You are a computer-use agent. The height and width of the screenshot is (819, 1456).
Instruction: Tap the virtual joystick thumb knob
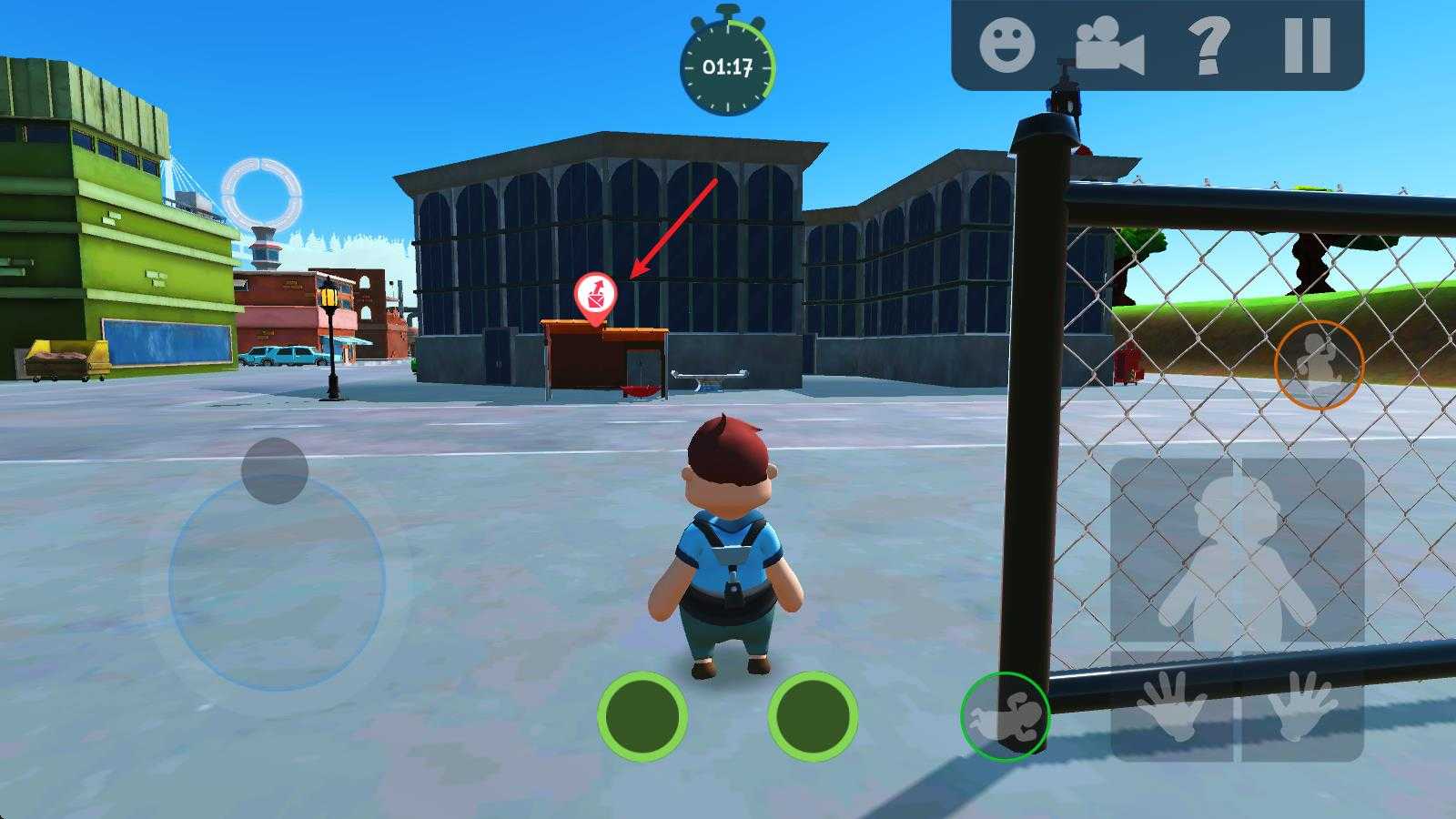275,470
